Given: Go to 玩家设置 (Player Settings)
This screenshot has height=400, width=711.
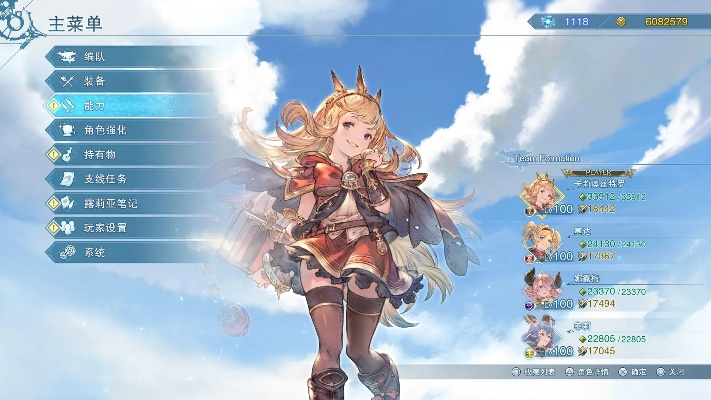Looking at the screenshot, I should click(120, 227).
